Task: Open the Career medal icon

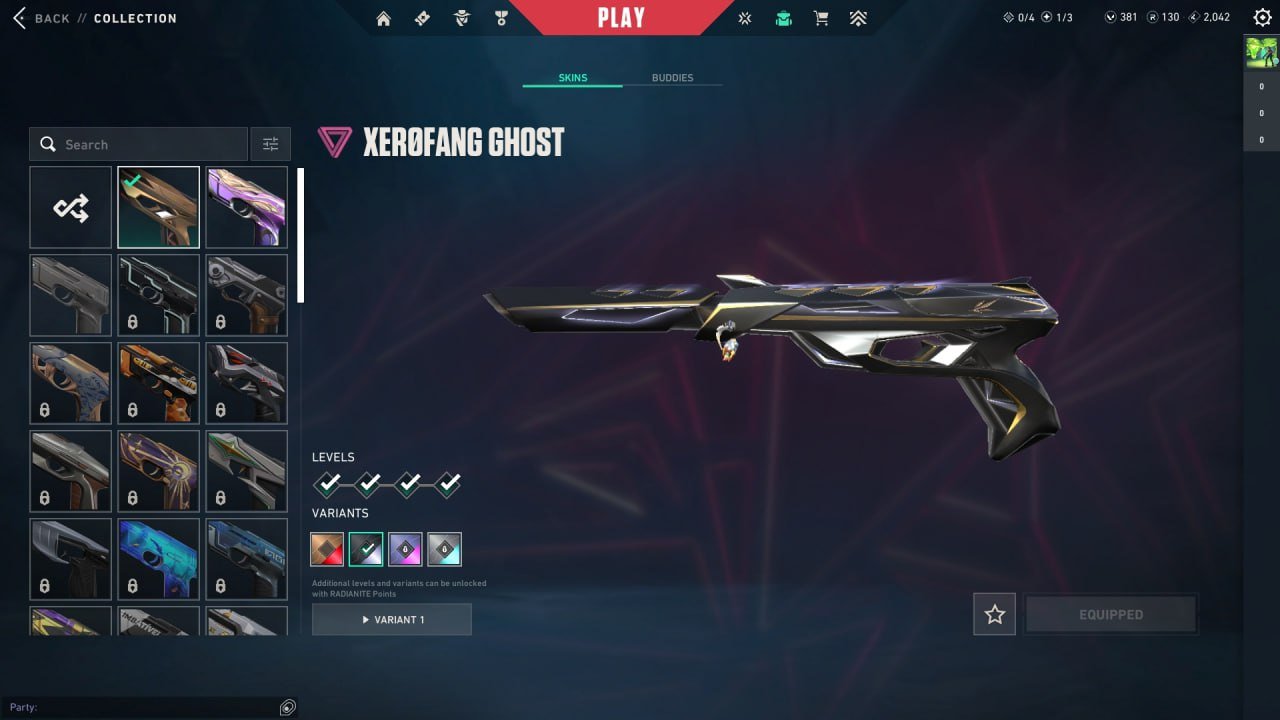Action: (501, 17)
